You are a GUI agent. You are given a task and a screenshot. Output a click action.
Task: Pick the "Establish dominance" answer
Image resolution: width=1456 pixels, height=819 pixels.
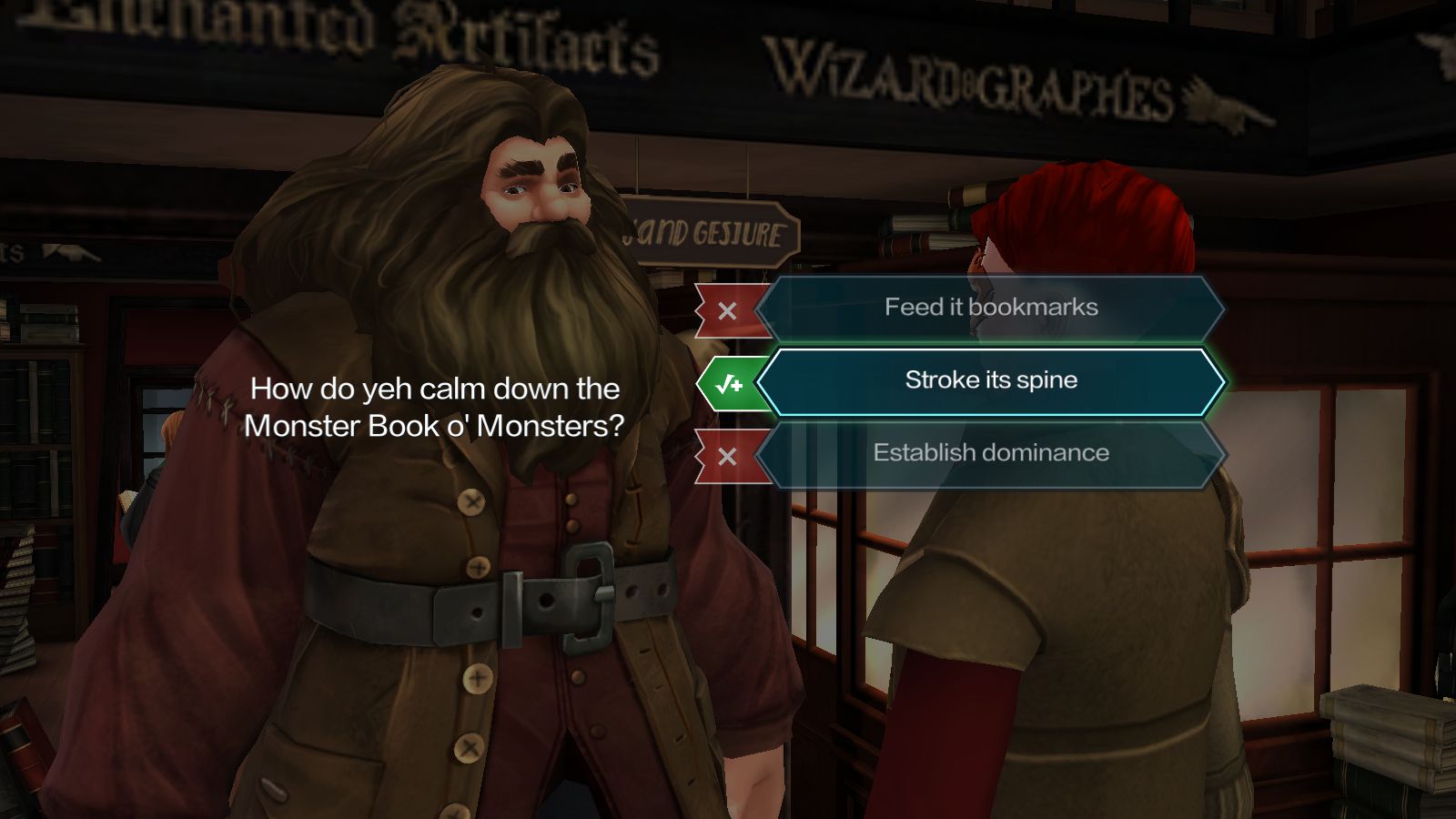[990, 454]
